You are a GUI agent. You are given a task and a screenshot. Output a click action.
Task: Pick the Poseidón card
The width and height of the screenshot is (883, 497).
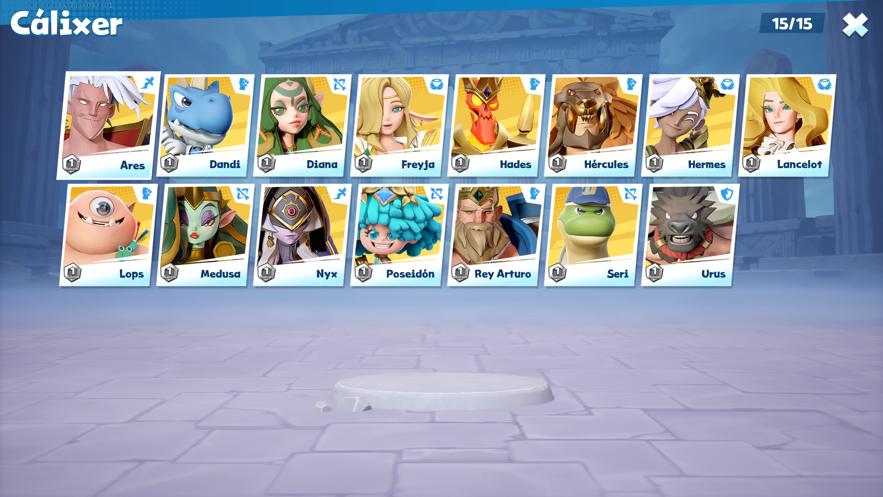pyautogui.click(x=399, y=234)
